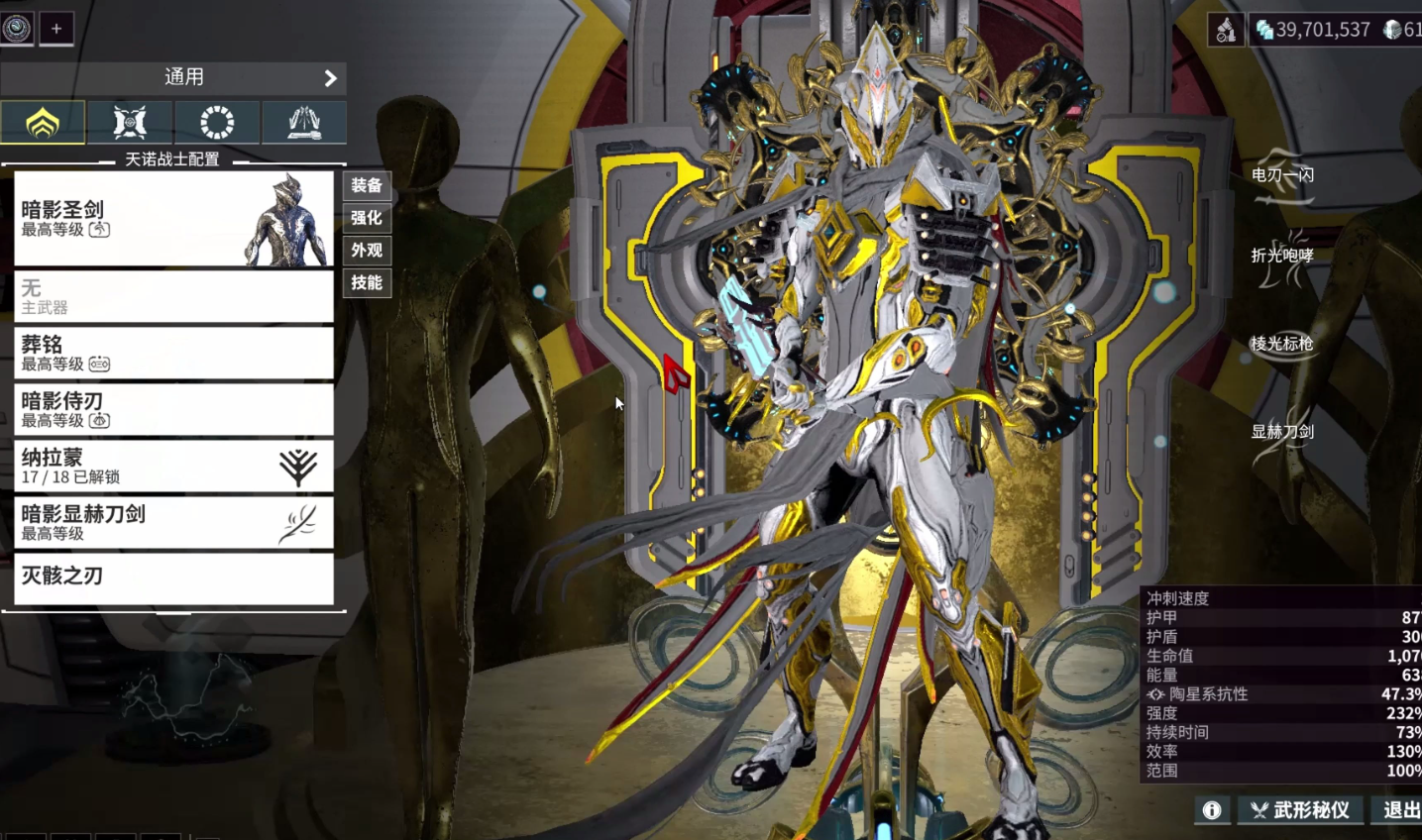The width and height of the screenshot is (1422, 840).
Task: Choose the empty 主武器 primary weapon slot
Action: click(173, 296)
